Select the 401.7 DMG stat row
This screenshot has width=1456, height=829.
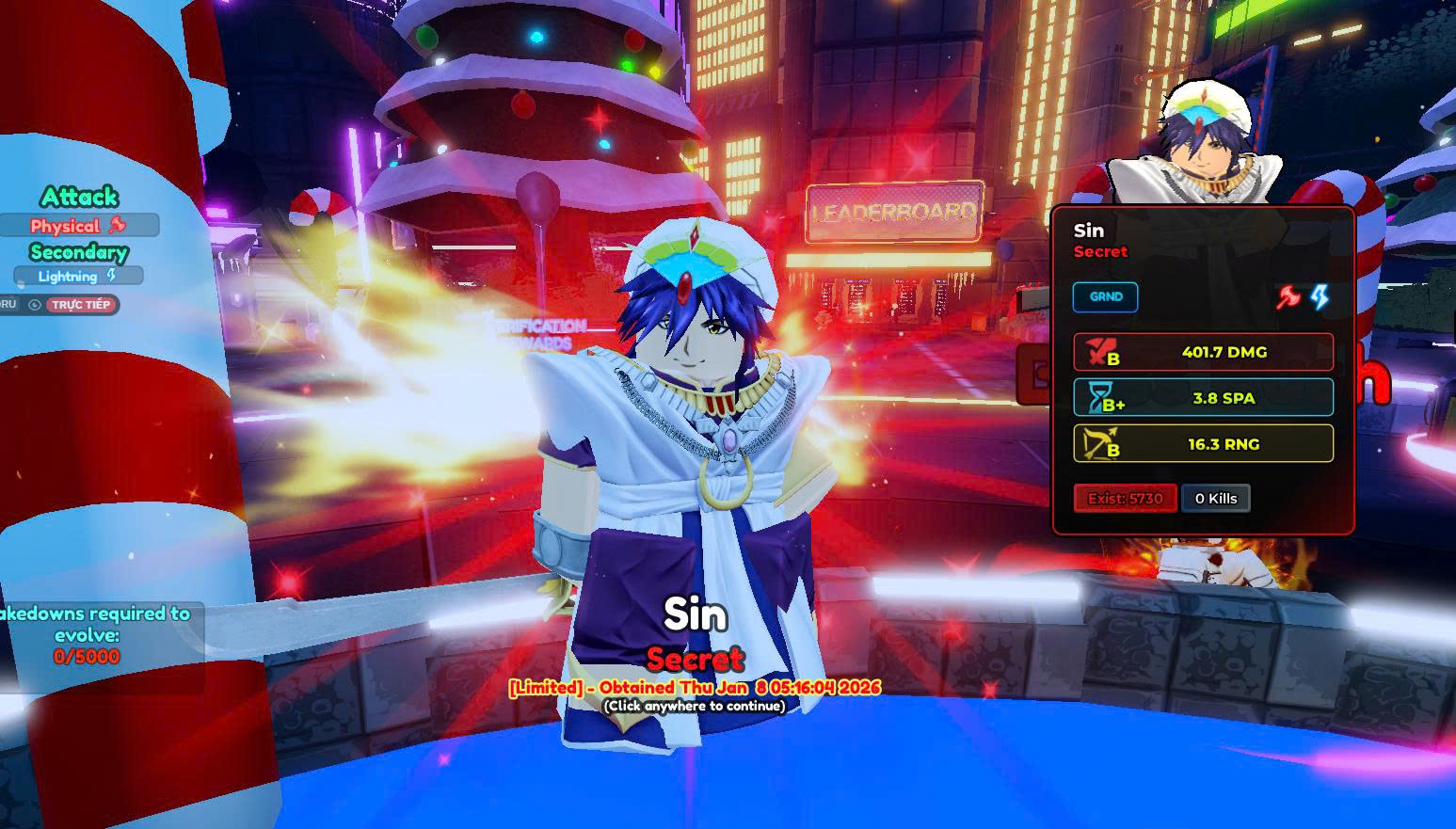coord(1203,352)
